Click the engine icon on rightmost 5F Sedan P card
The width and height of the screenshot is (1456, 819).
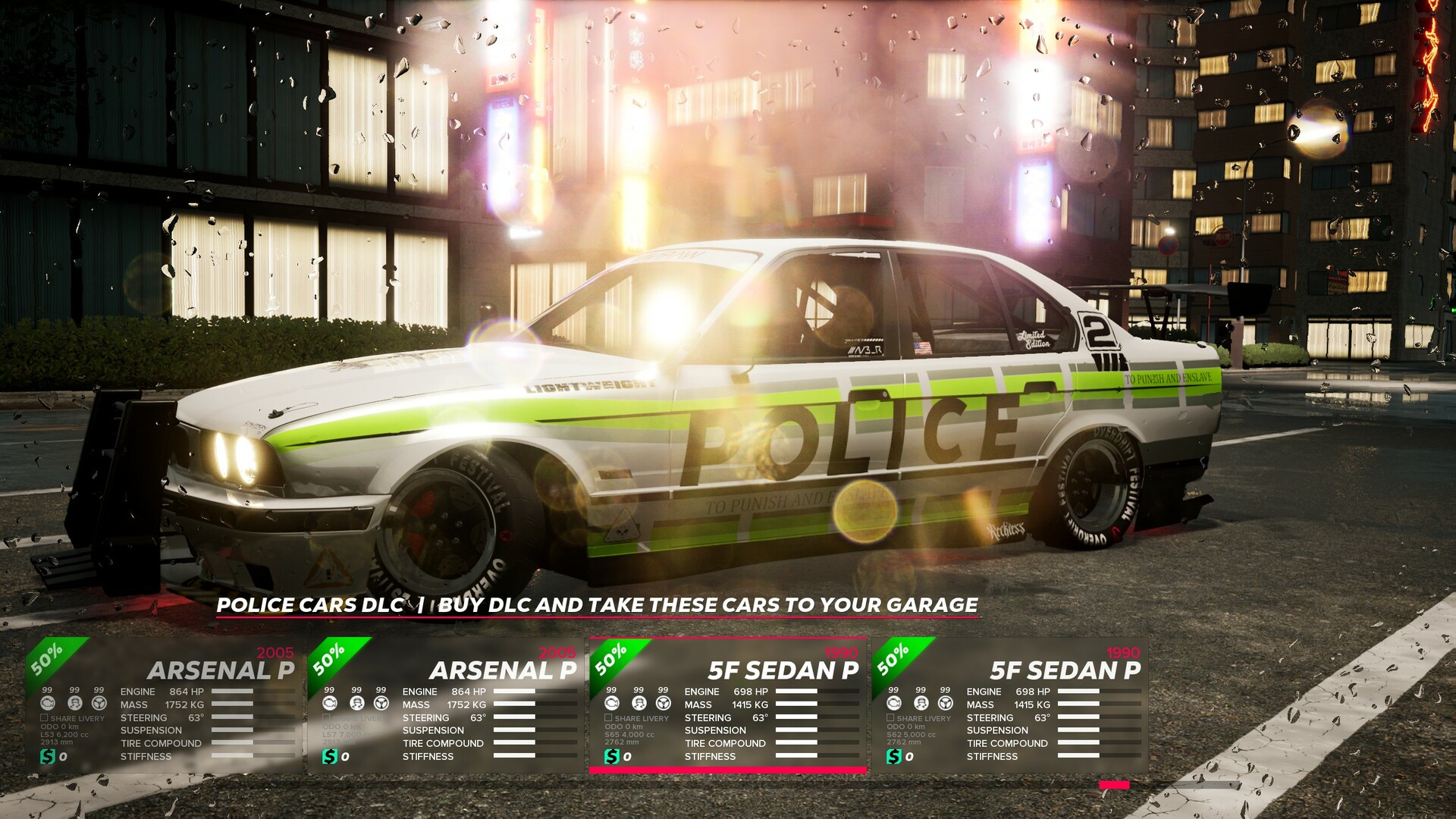click(x=893, y=704)
